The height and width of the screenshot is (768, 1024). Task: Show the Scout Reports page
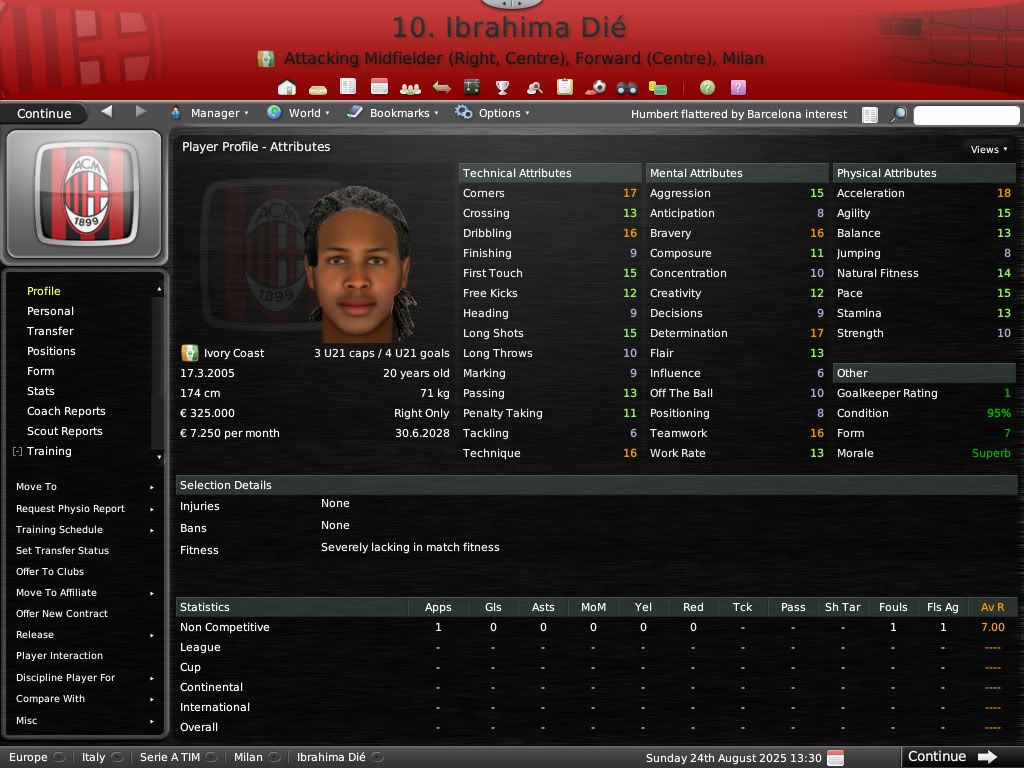pos(64,431)
